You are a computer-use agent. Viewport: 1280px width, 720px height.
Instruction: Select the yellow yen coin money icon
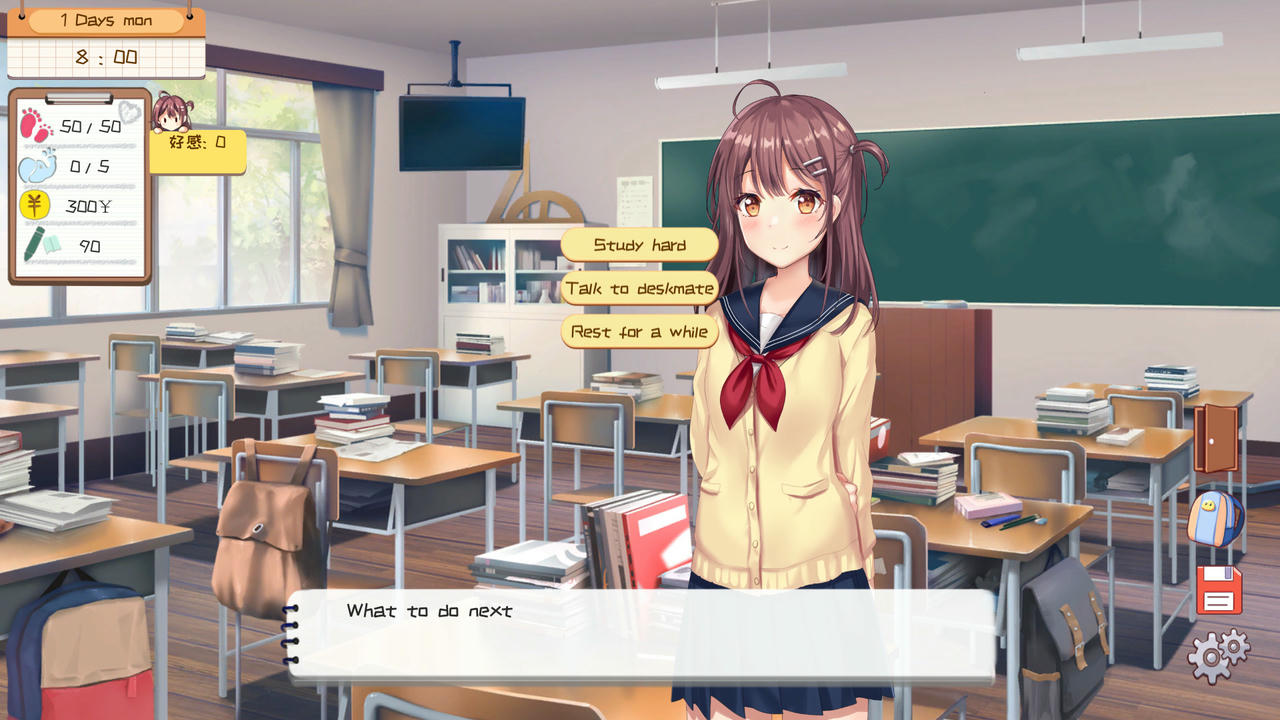click(x=35, y=207)
